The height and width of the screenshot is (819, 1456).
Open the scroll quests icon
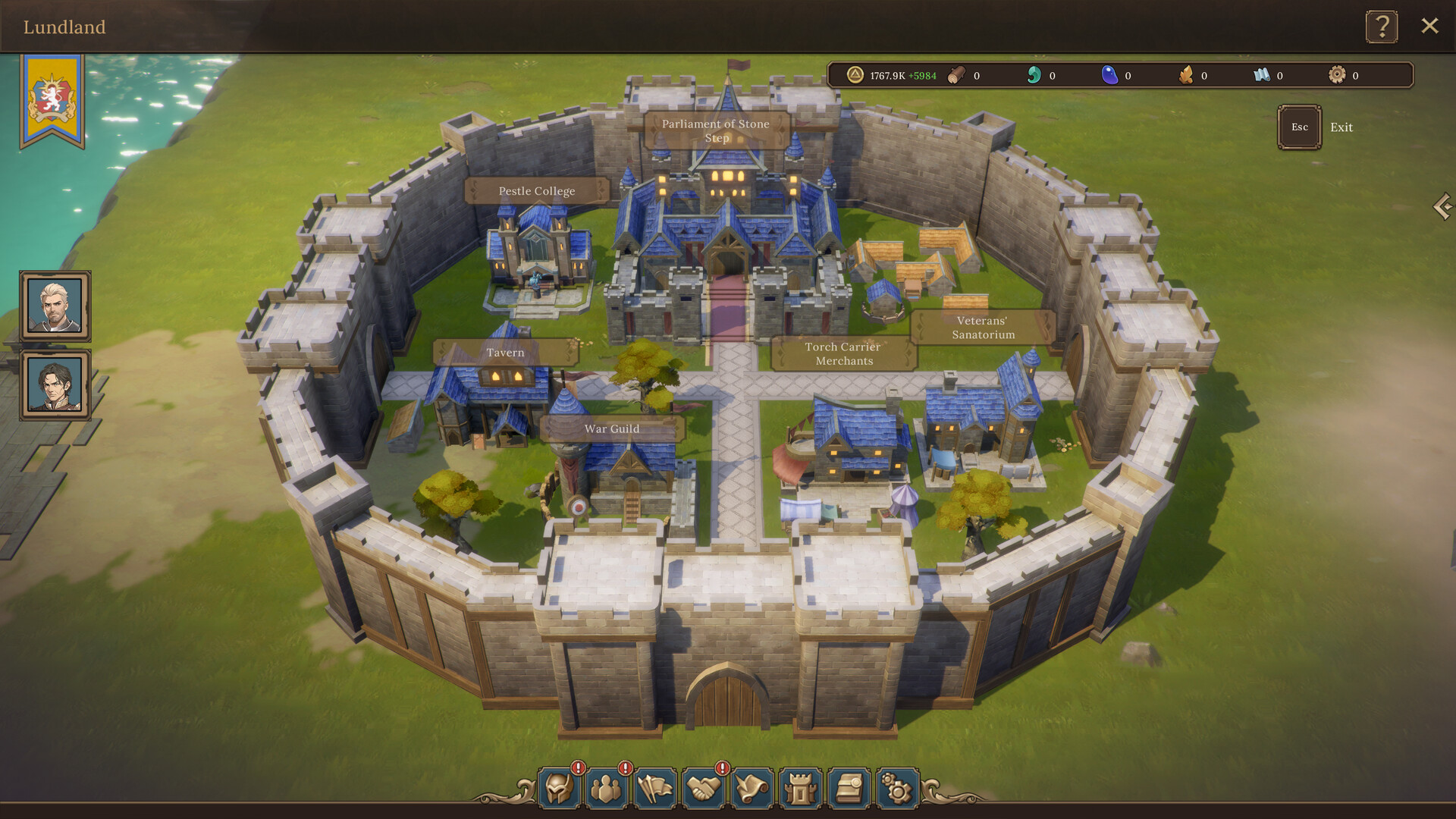pos(753,789)
